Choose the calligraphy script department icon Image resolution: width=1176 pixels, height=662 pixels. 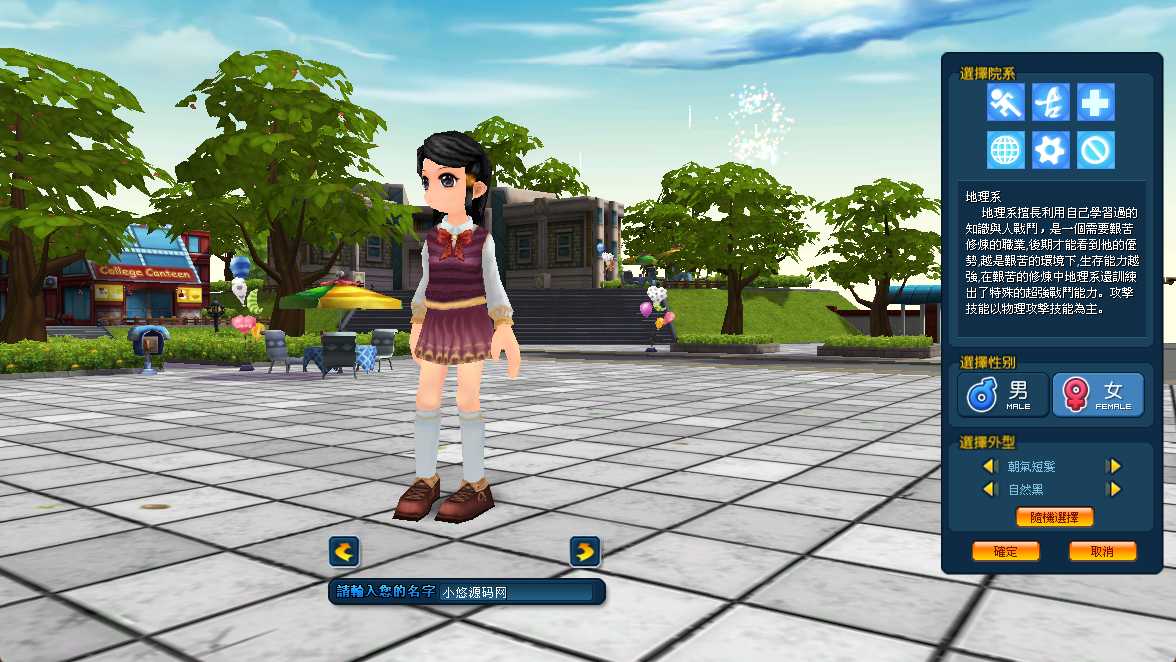pos(1051,102)
